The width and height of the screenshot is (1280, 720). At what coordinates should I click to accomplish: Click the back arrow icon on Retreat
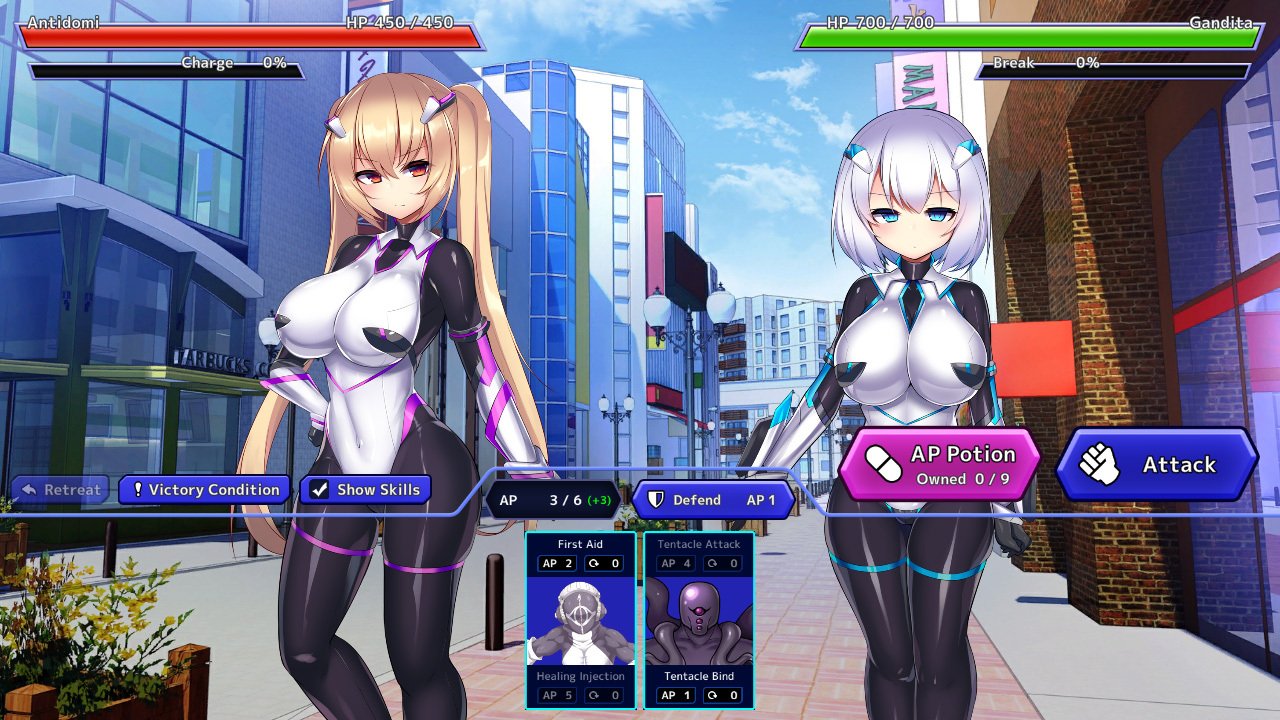(28, 489)
